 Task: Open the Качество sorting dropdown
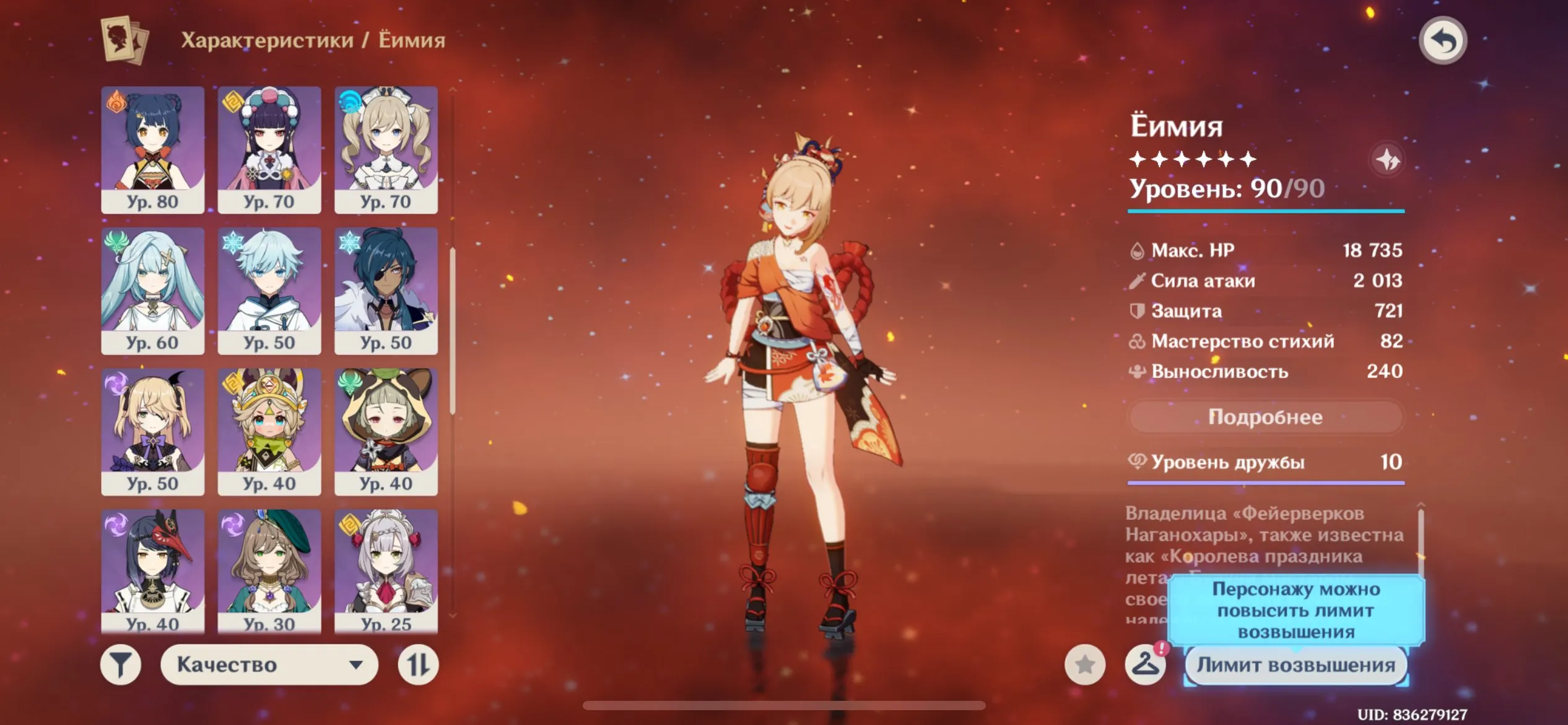coord(269,664)
